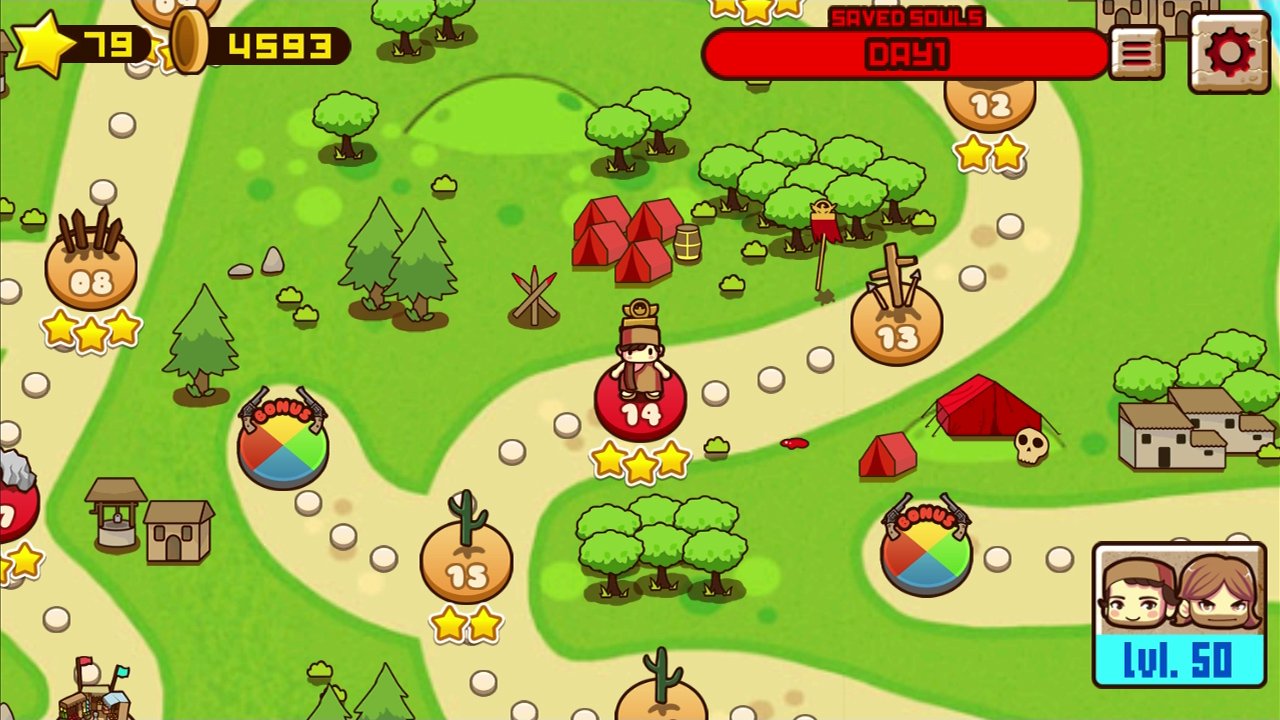
Task: Click the red camp tents in the center
Action: [x=625, y=240]
